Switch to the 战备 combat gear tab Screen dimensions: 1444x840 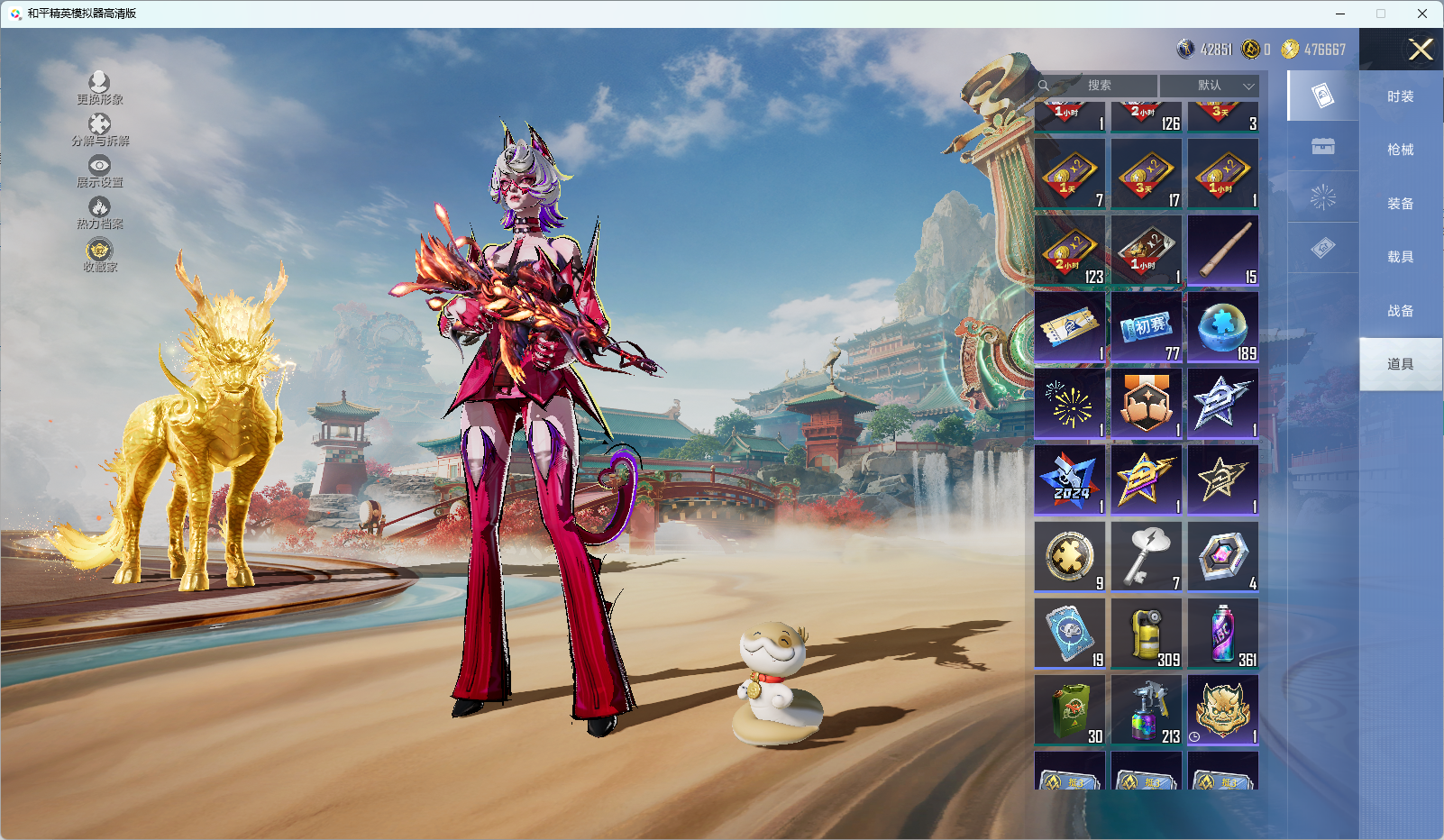pyautogui.click(x=1400, y=311)
